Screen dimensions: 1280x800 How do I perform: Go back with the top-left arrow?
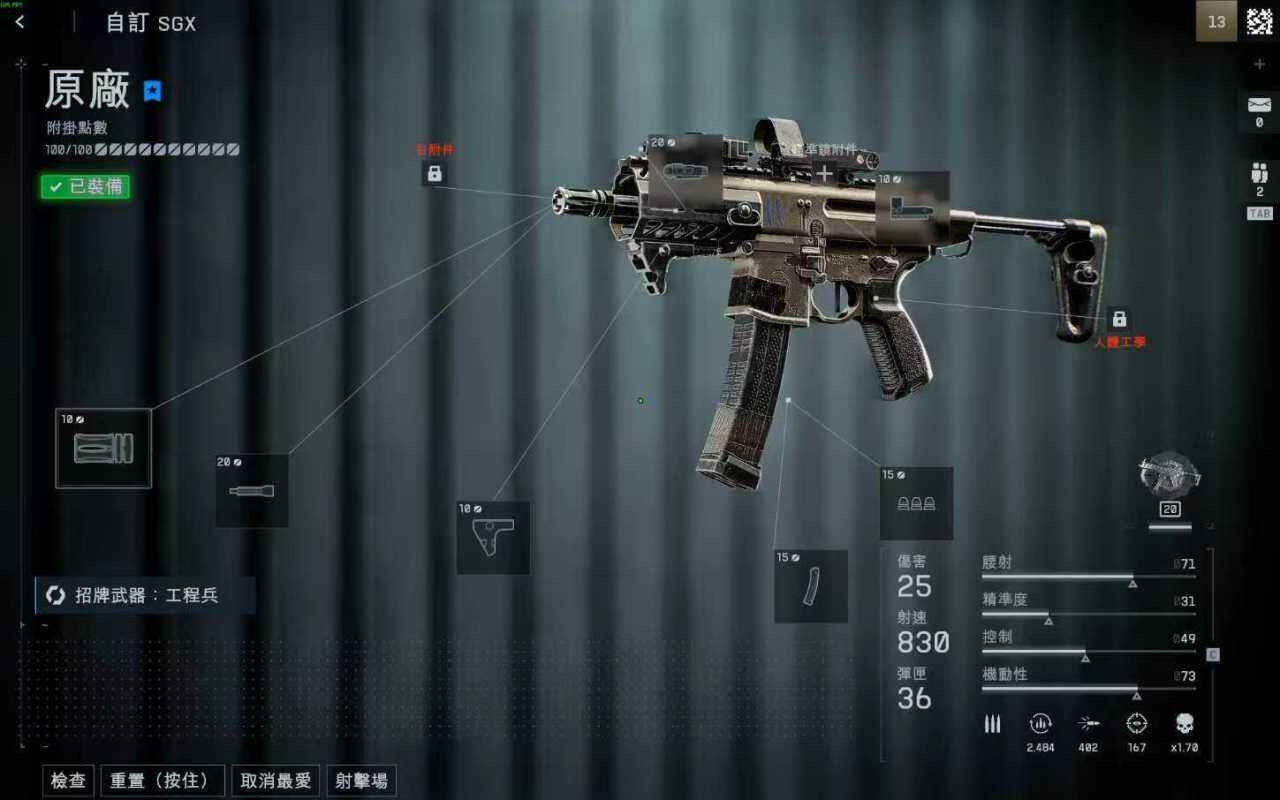pos(20,22)
